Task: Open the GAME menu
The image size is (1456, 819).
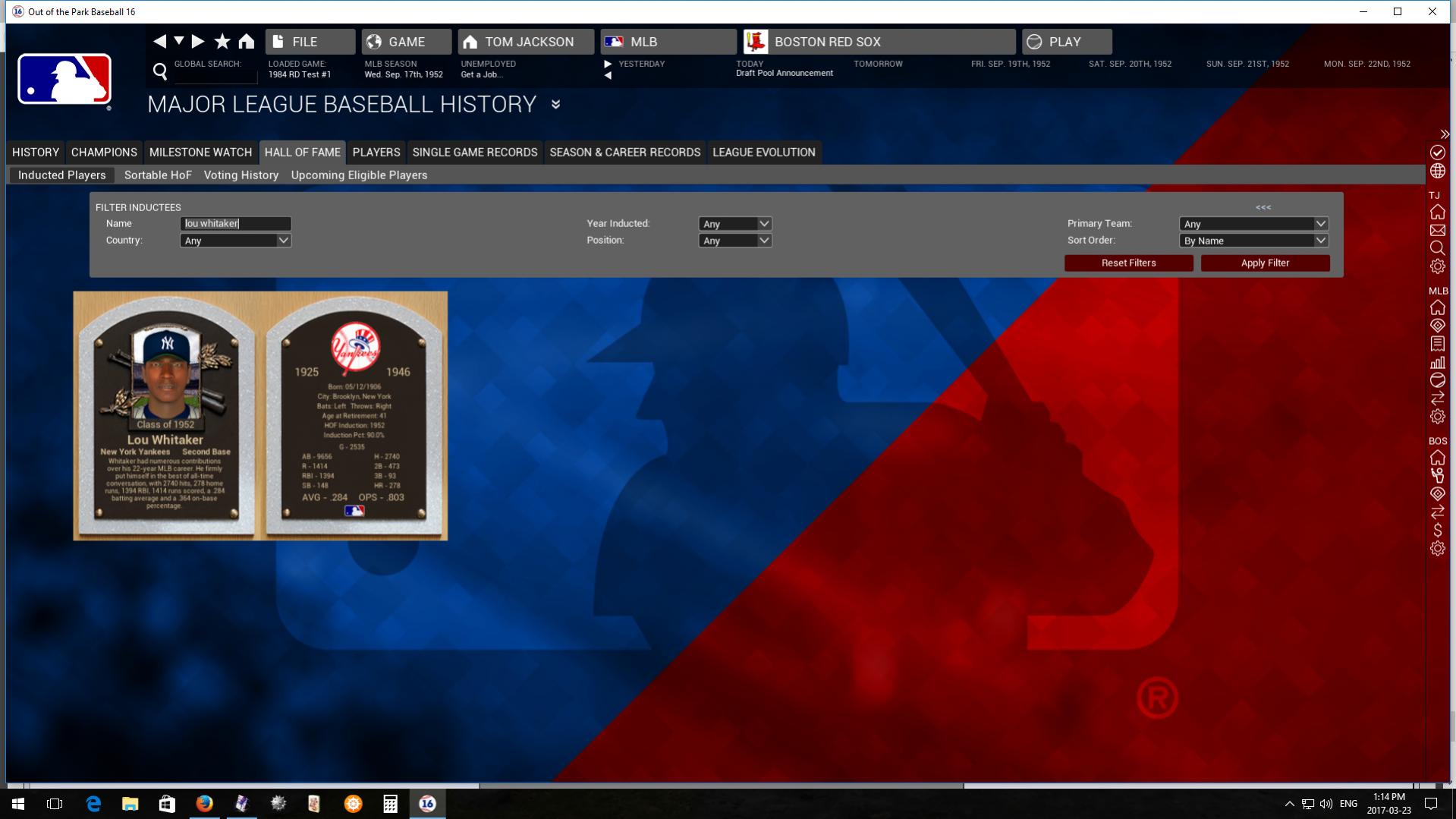Action: pyautogui.click(x=406, y=42)
